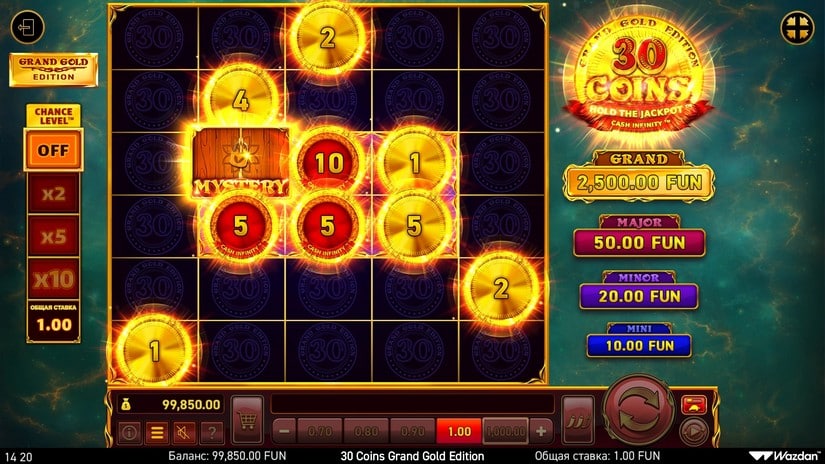Select the 1,000.00 bet value

pyautogui.click(x=505, y=431)
